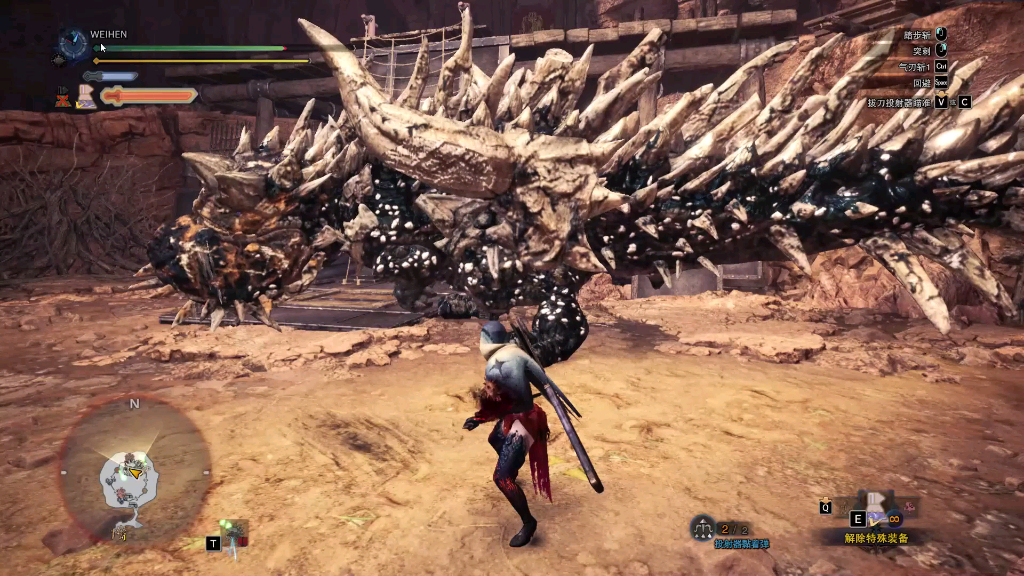Image resolution: width=1024 pixels, height=576 pixels.
Task: Click the crossed-out status icon under the clock
Action: (x=62, y=97)
